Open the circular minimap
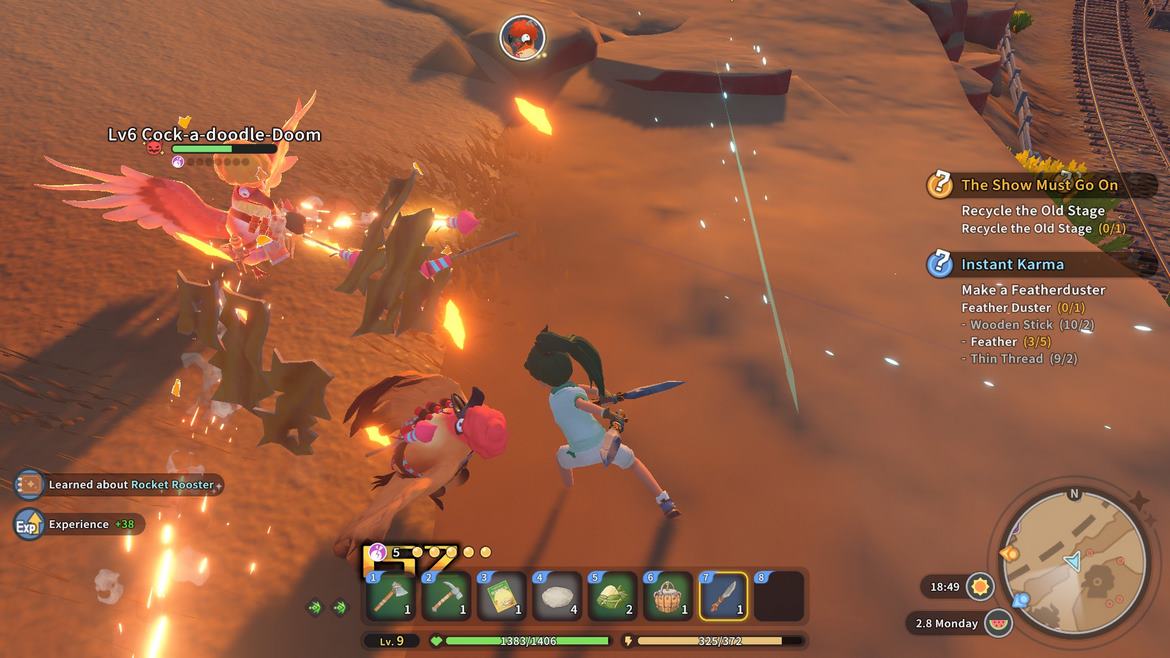This screenshot has width=1170, height=658. click(x=1075, y=560)
